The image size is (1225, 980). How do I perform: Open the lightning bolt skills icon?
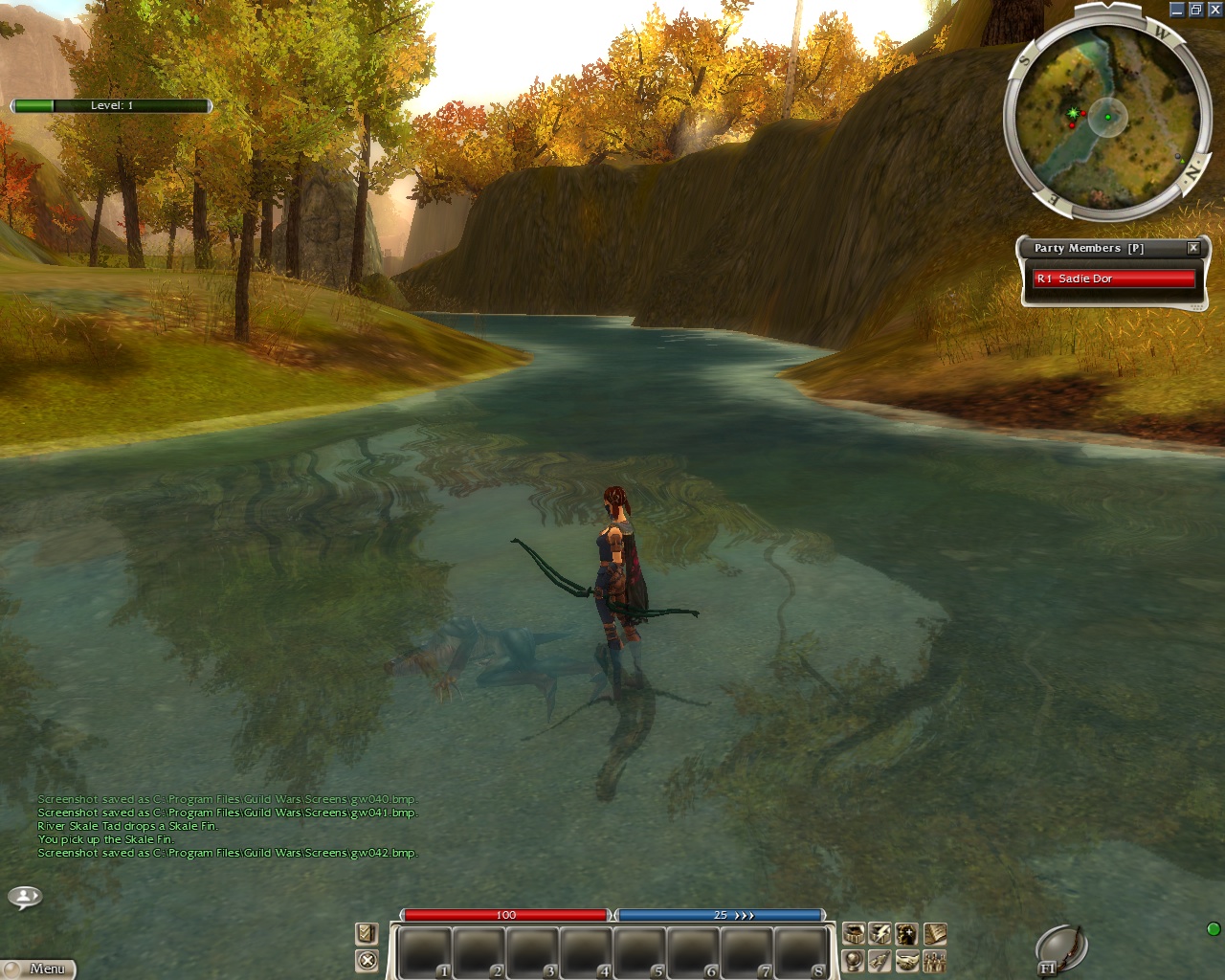(x=880, y=933)
